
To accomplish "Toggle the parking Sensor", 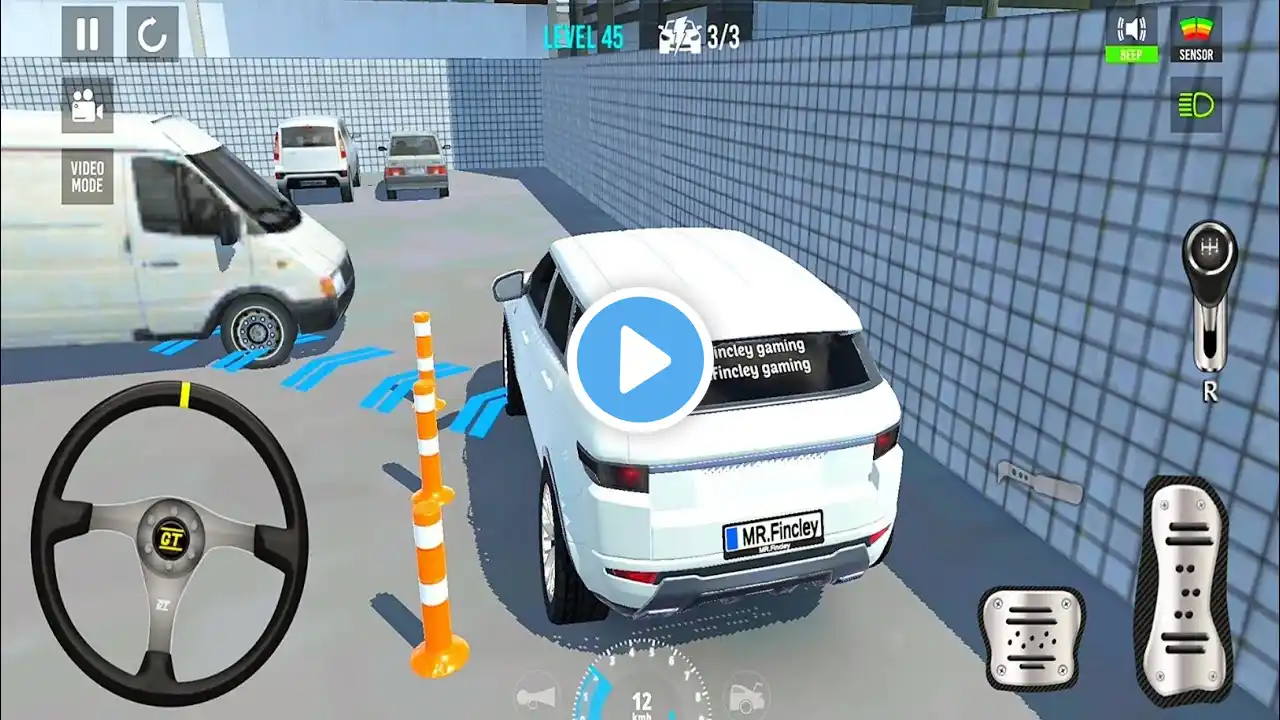I will coord(1196,35).
